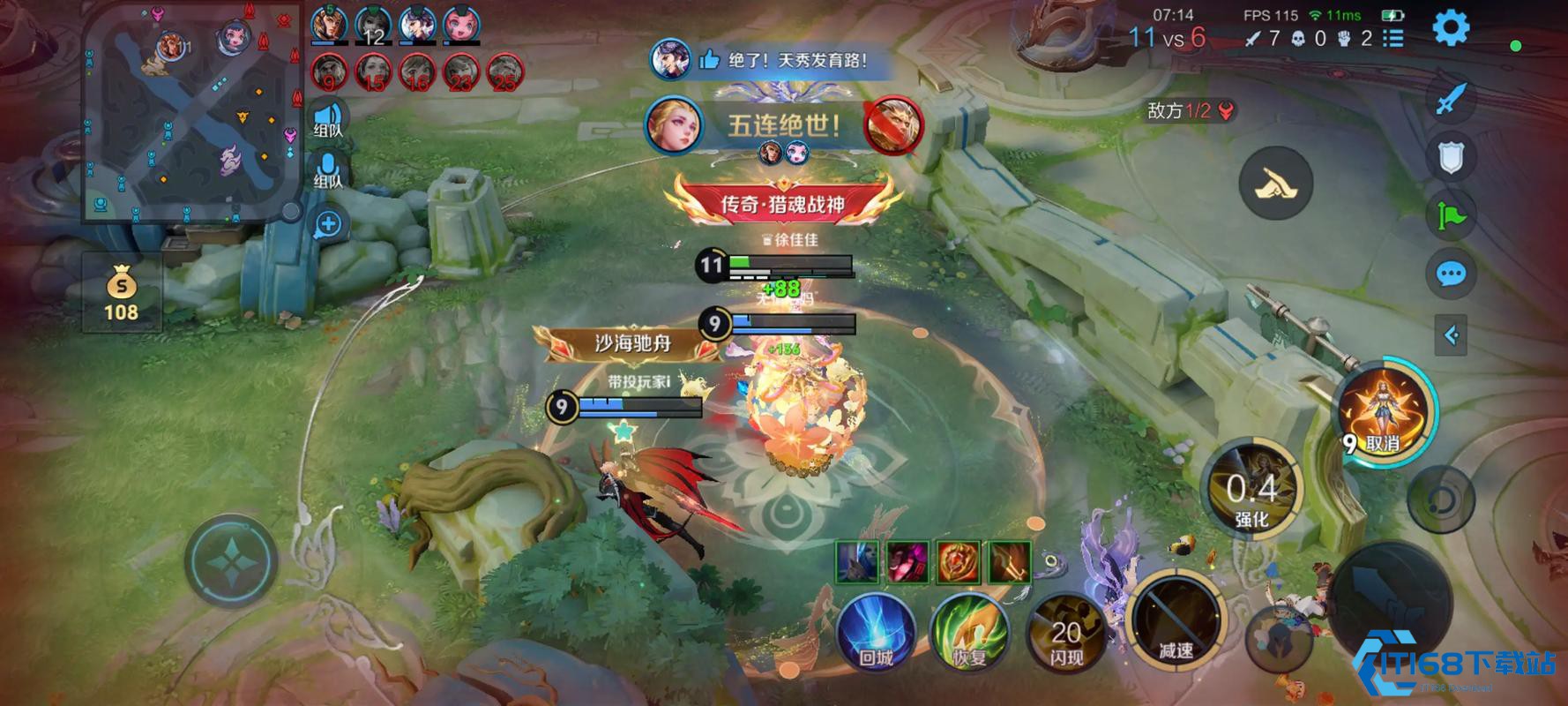Expand the collapsed side panel arrow
The height and width of the screenshot is (706, 1568).
coord(1451,334)
